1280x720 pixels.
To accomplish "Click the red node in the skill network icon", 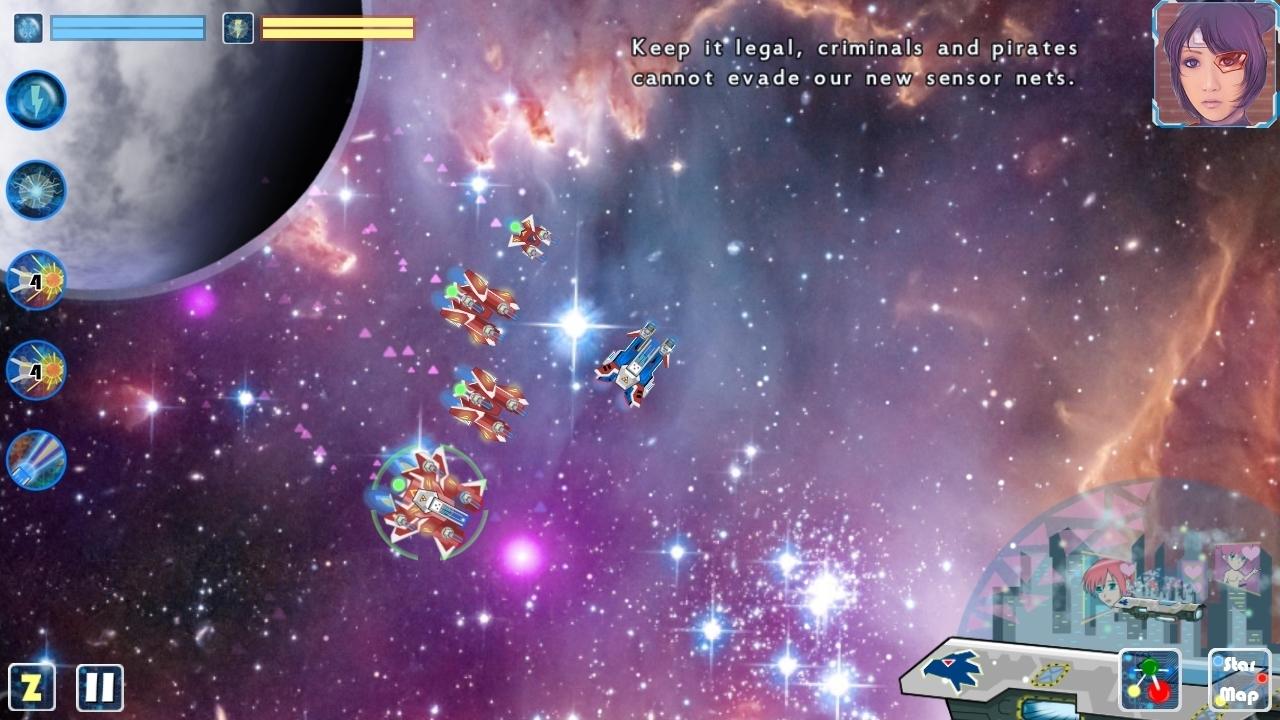I will (x=1158, y=692).
